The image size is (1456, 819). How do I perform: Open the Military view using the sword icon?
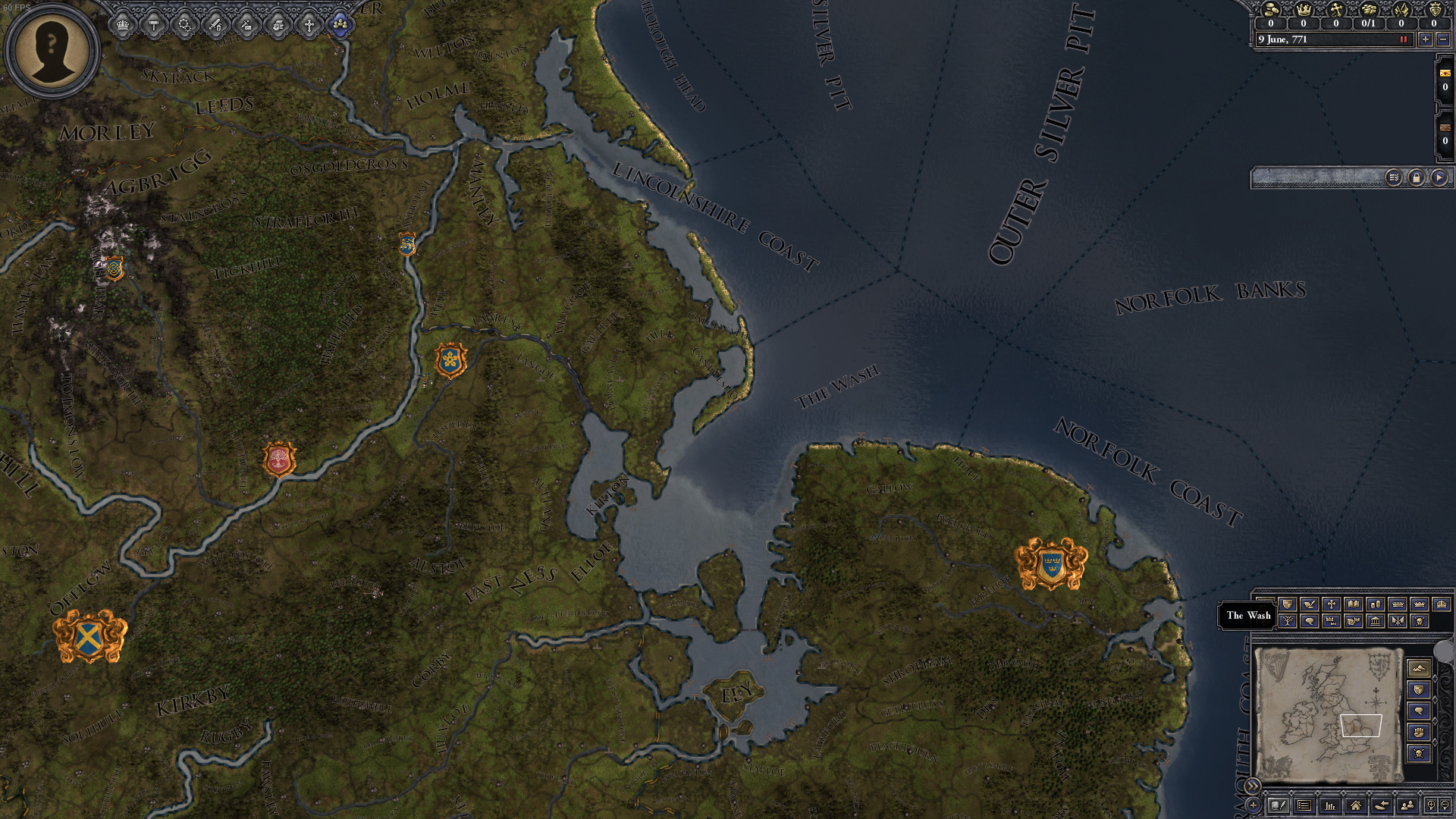[216, 24]
